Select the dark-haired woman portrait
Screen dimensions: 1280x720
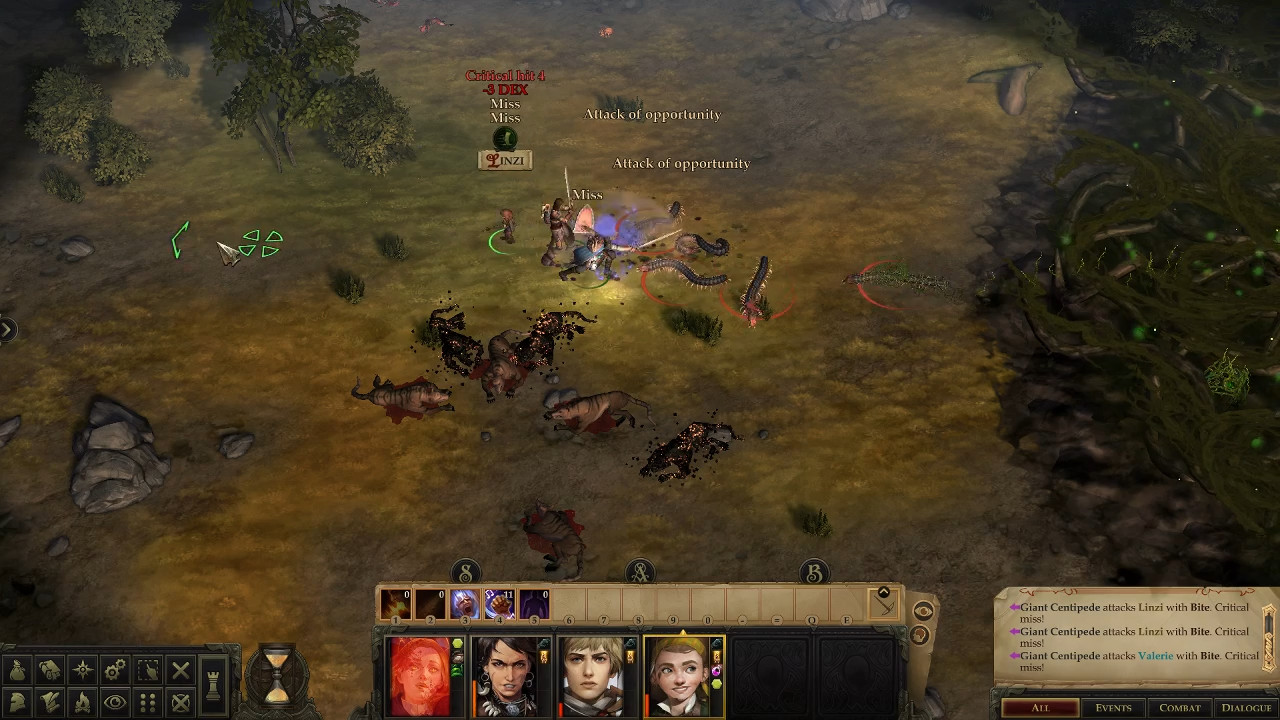pyautogui.click(x=508, y=676)
